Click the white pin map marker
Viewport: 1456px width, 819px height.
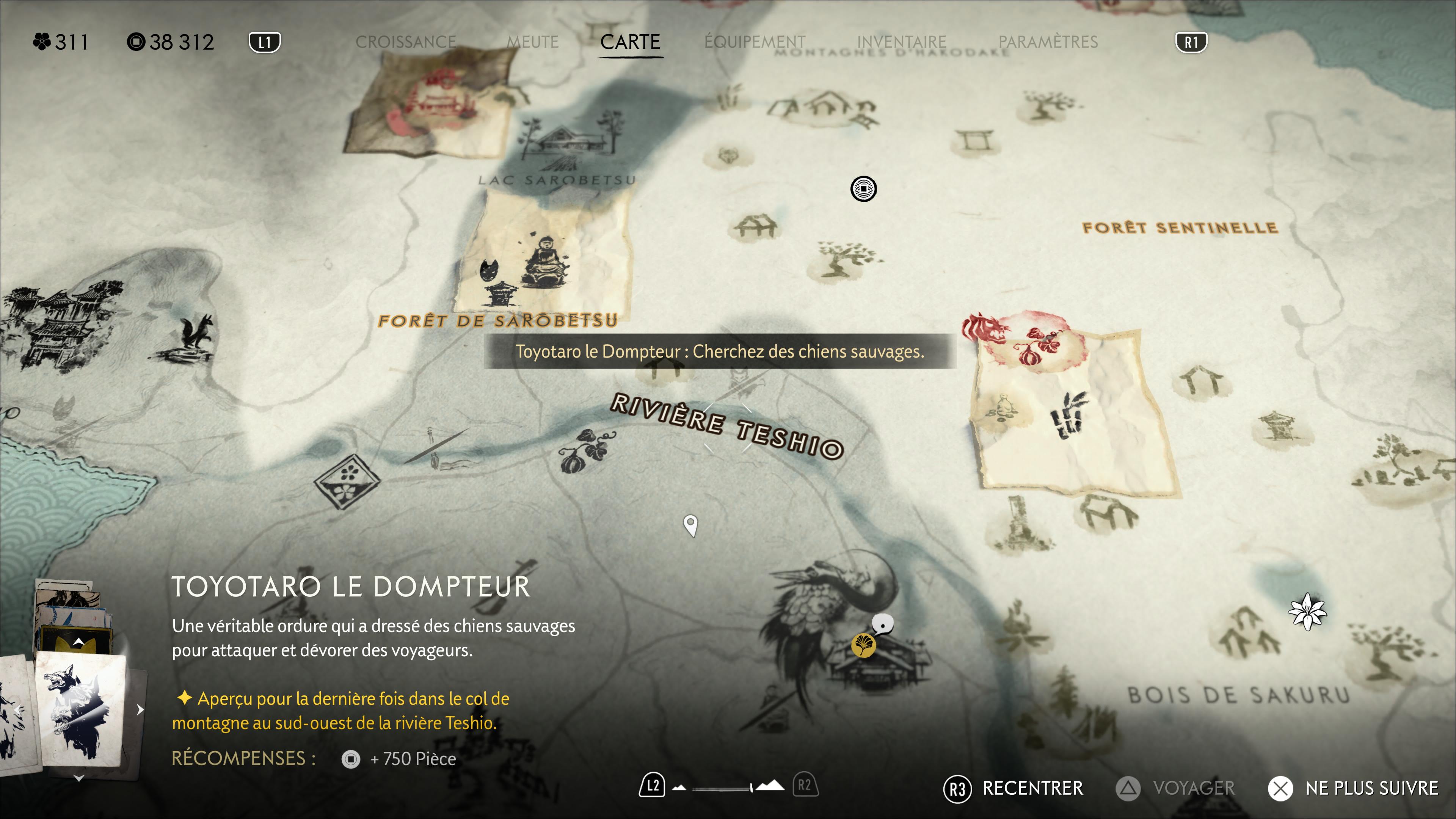click(x=690, y=524)
